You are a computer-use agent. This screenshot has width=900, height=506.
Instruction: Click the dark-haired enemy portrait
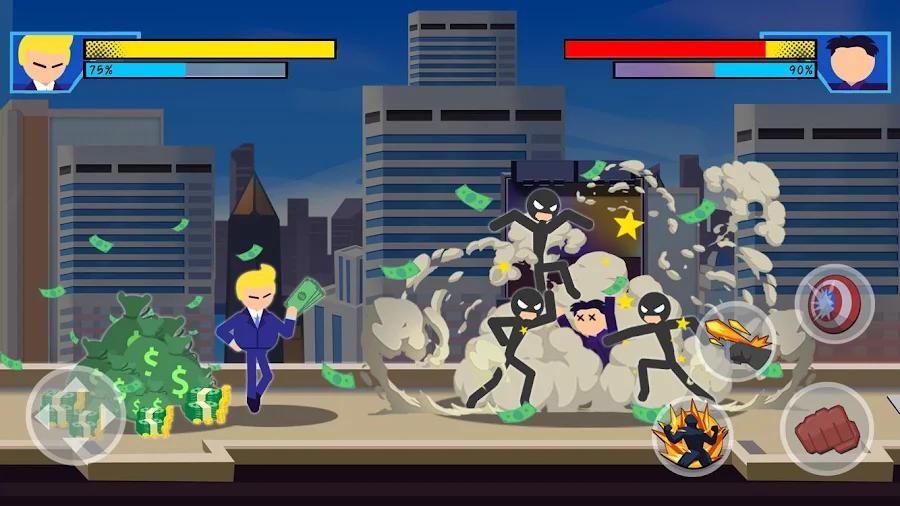[853, 63]
